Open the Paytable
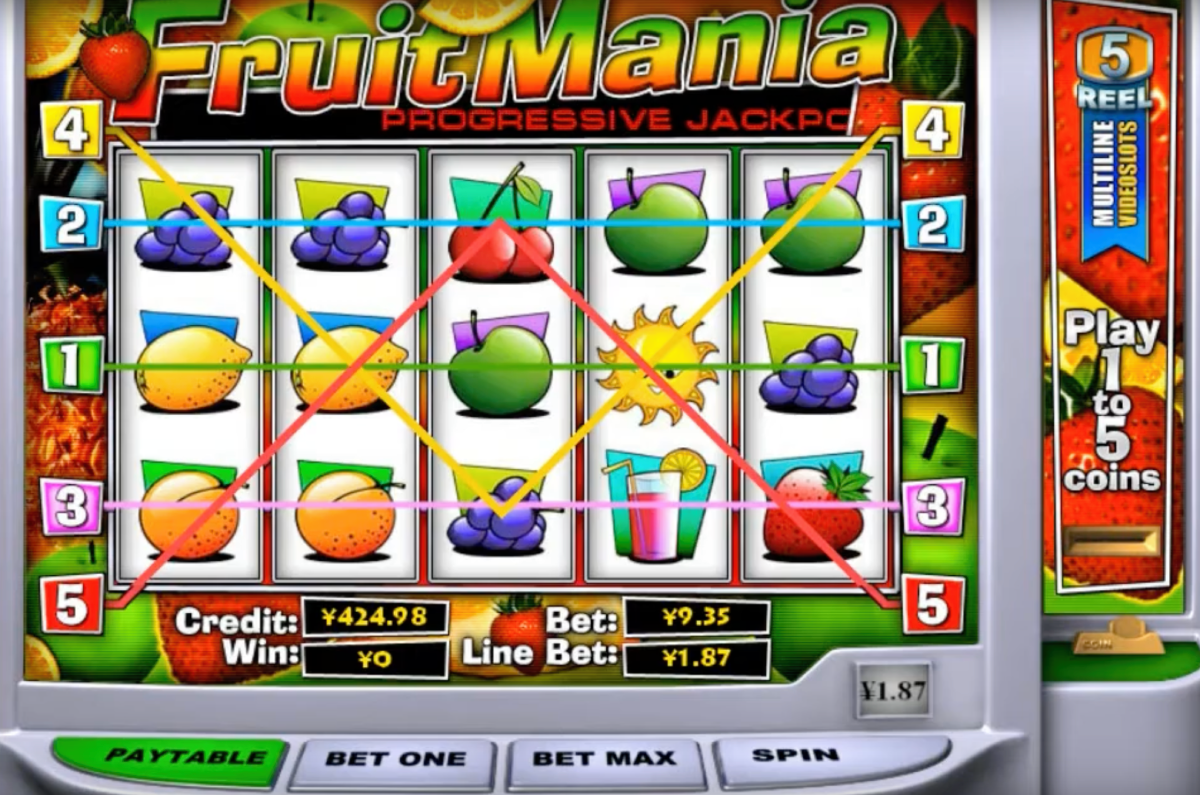Image resolution: width=1200 pixels, height=795 pixels. click(168, 757)
